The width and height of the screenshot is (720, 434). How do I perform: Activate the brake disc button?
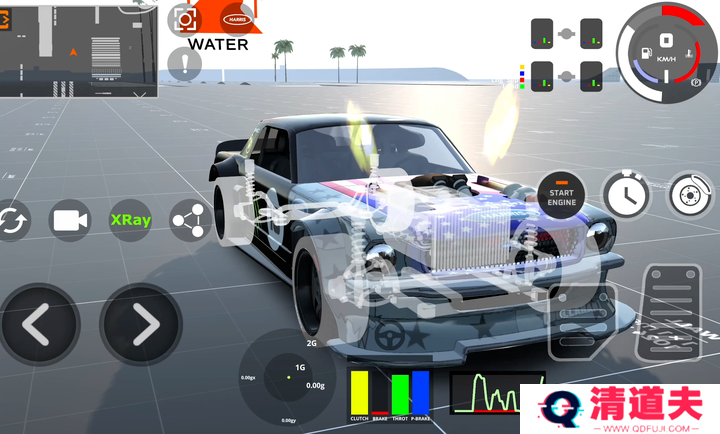[689, 193]
